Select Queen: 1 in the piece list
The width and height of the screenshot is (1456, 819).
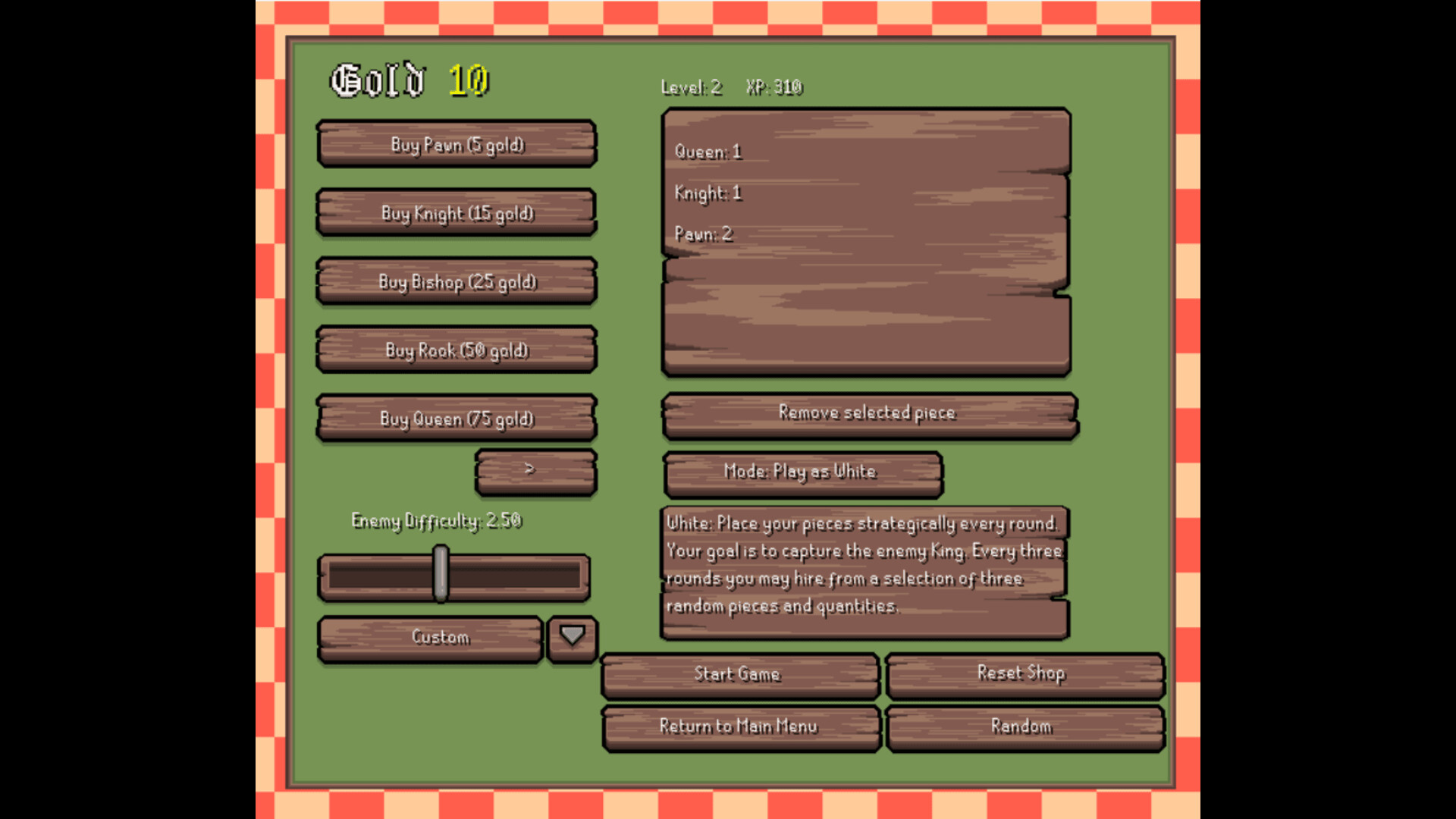tap(707, 152)
